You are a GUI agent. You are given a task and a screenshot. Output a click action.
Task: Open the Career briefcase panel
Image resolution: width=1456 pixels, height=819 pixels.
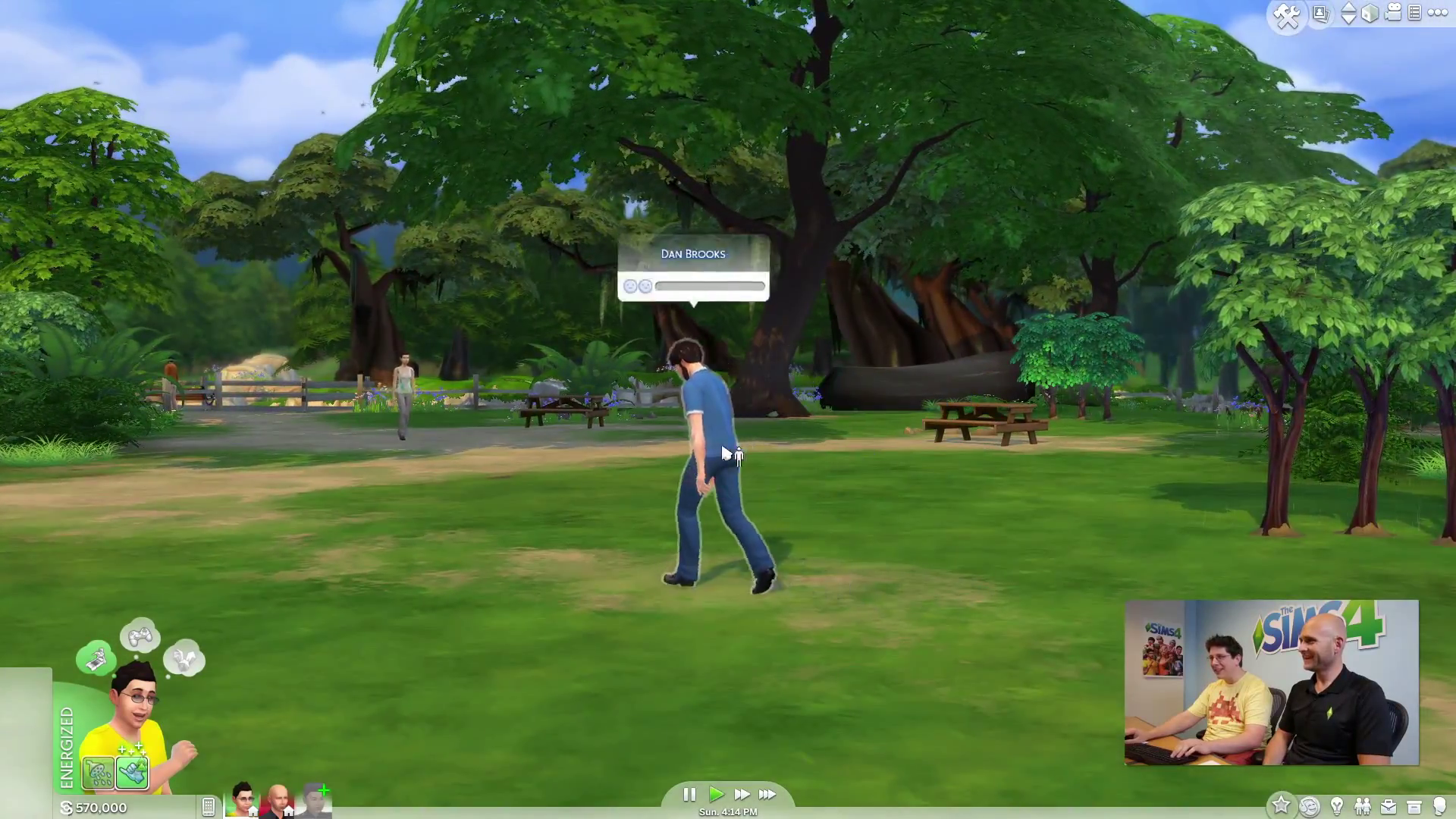coord(1389,806)
